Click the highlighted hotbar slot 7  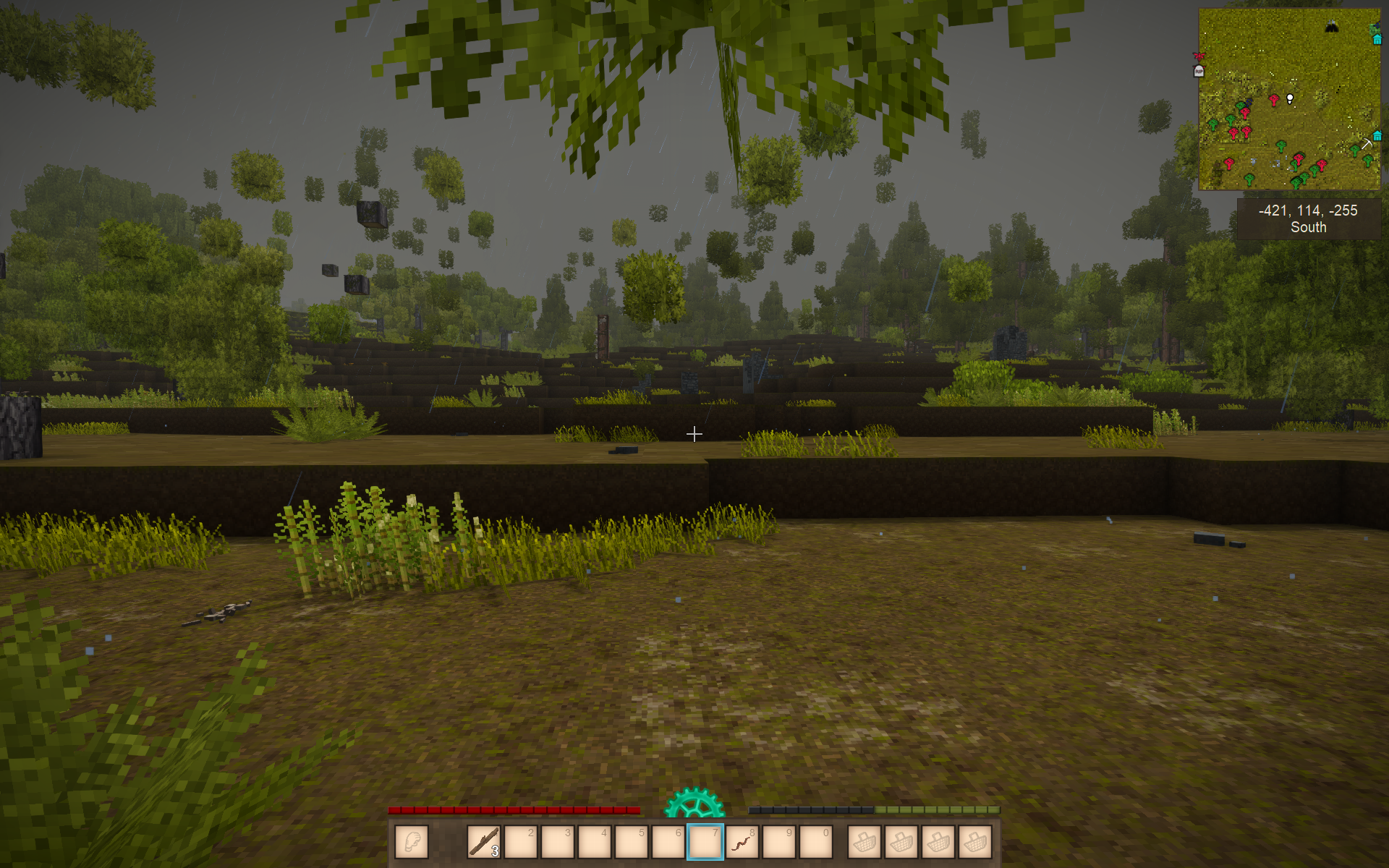[x=705, y=842]
